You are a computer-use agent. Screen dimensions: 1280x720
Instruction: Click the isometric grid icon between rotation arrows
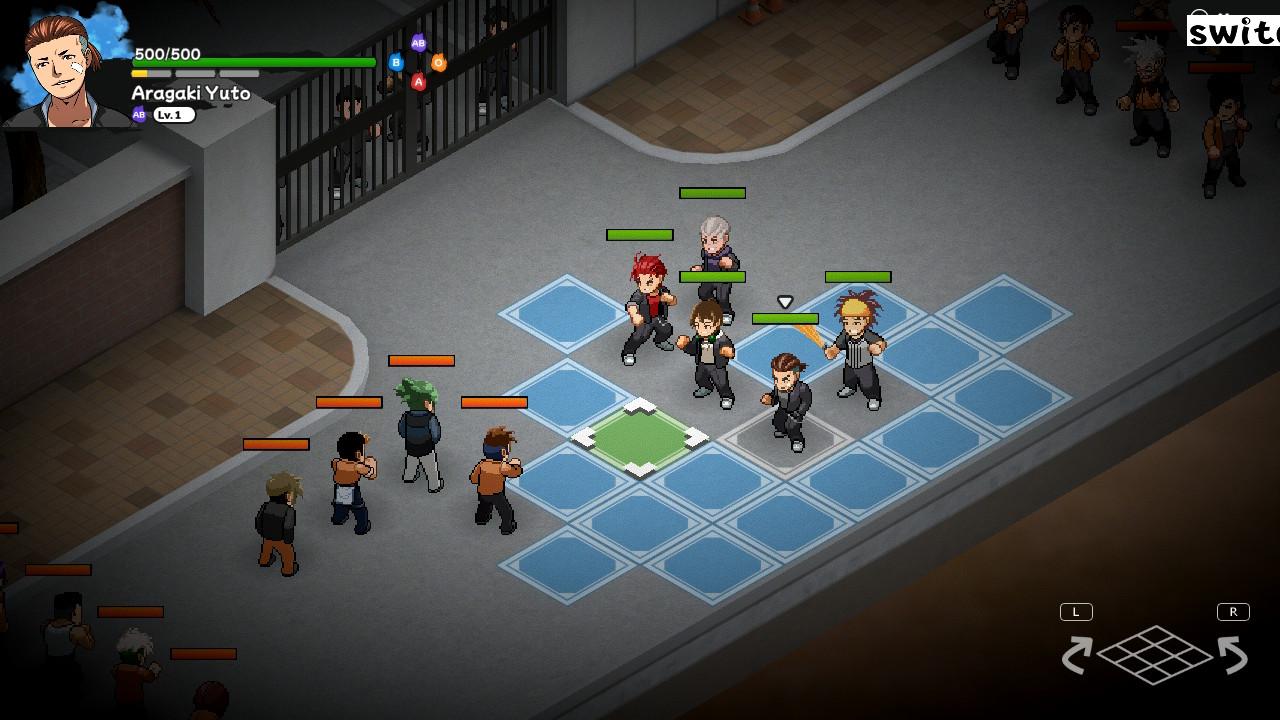click(1154, 655)
